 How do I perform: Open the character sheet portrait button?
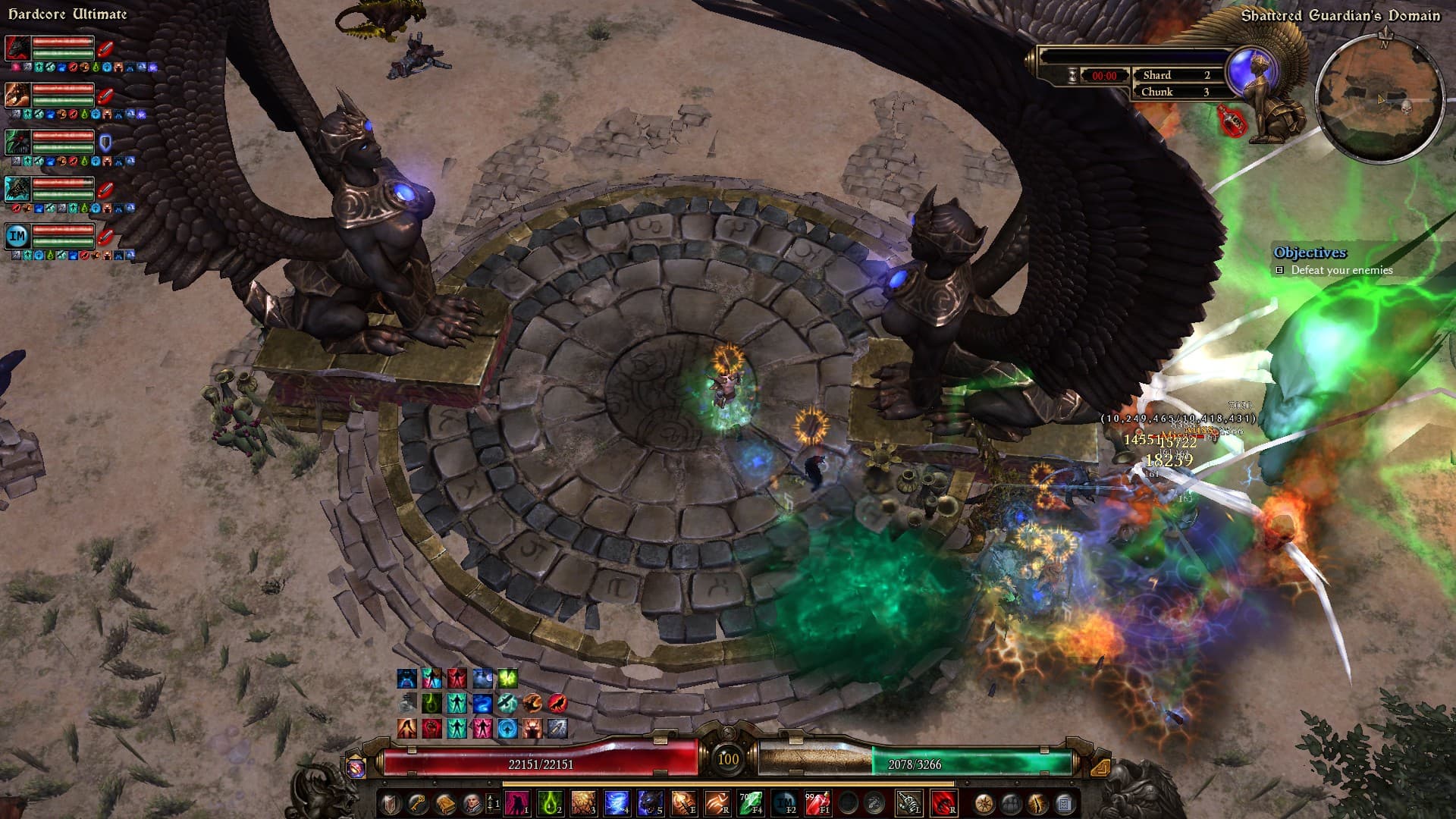(472, 803)
